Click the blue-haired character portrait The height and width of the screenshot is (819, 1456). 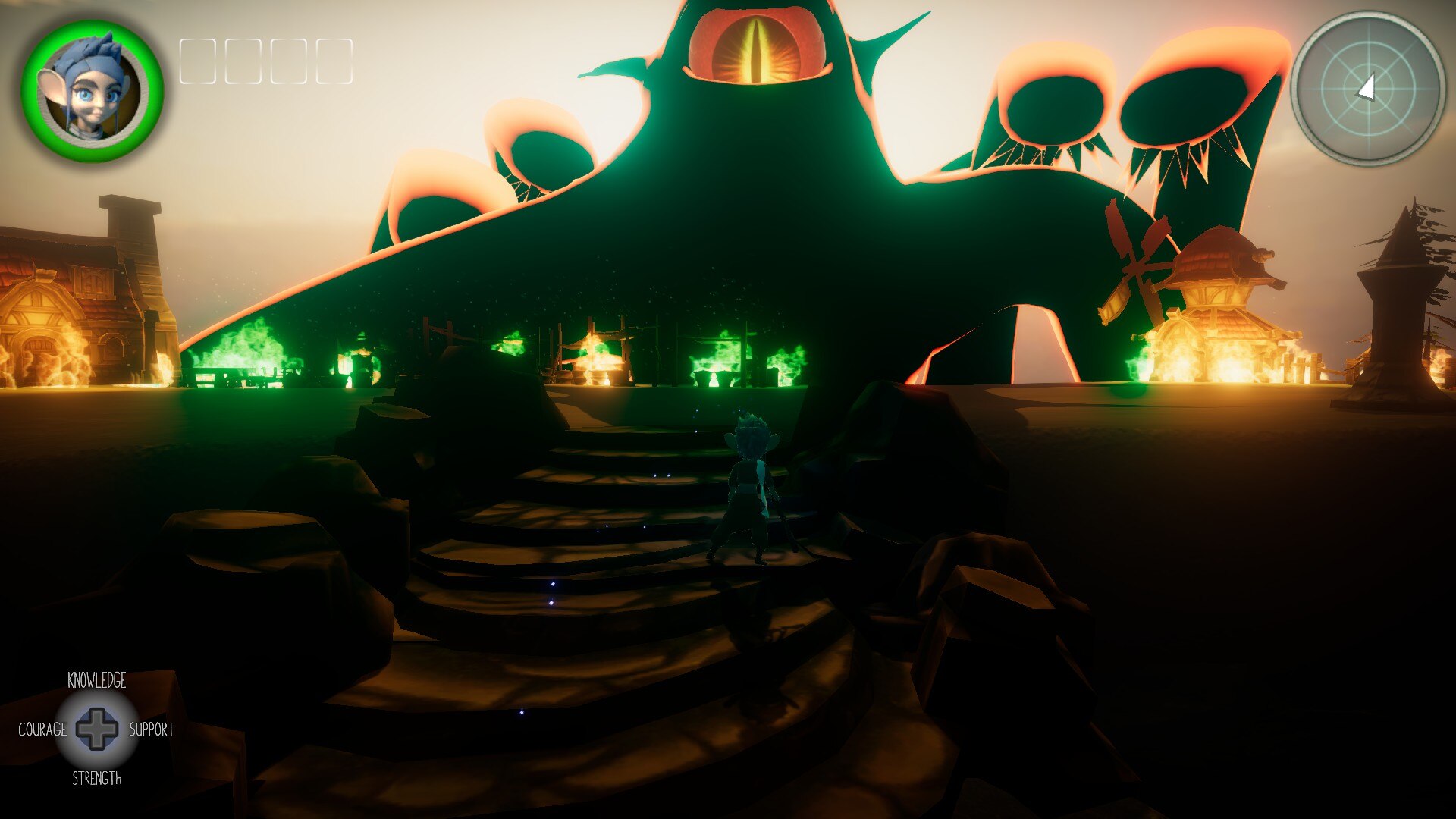click(x=92, y=90)
